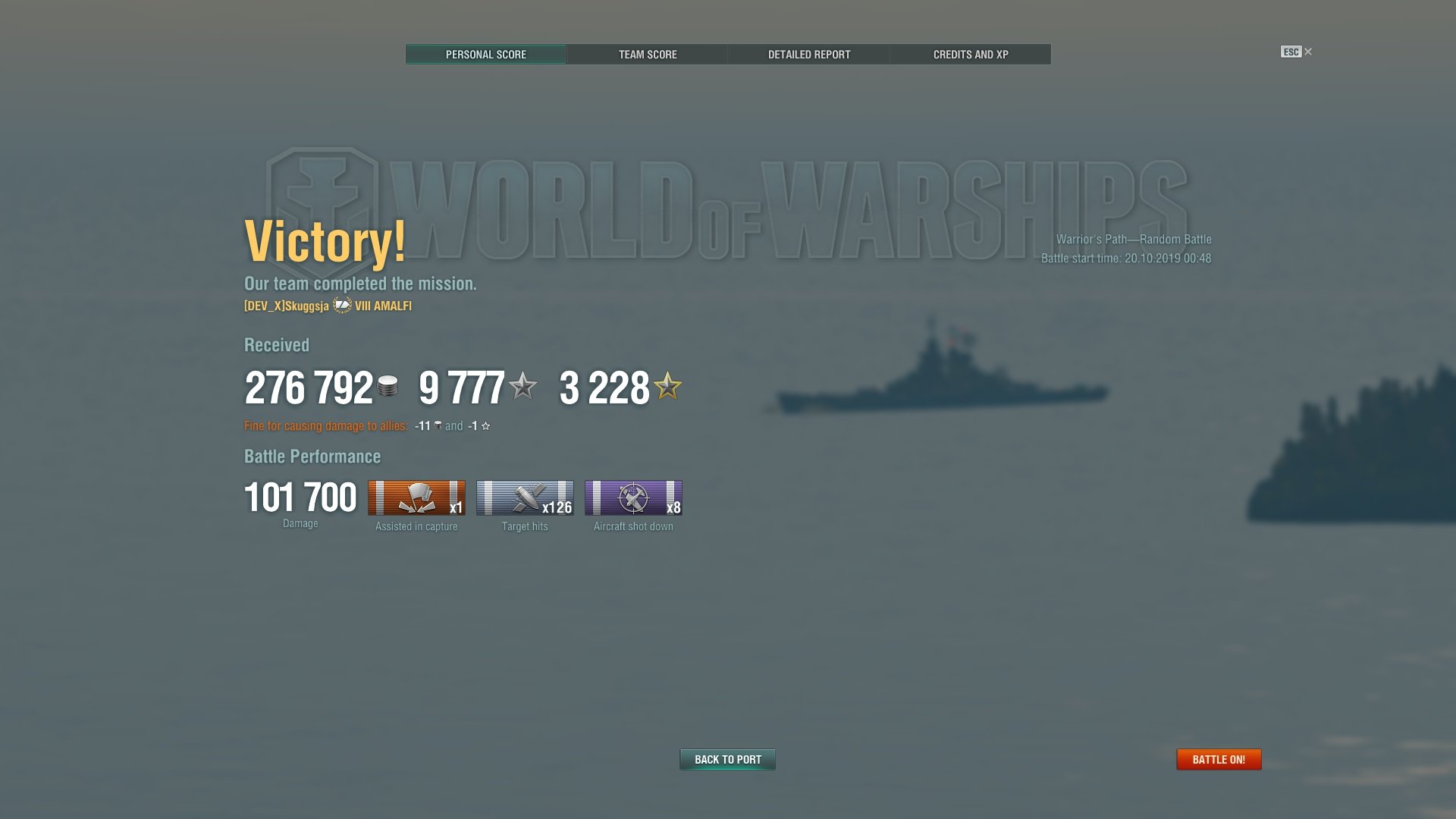Click the [DEV_X]Skuggsja player name
This screenshot has width=1456, height=819.
click(287, 306)
